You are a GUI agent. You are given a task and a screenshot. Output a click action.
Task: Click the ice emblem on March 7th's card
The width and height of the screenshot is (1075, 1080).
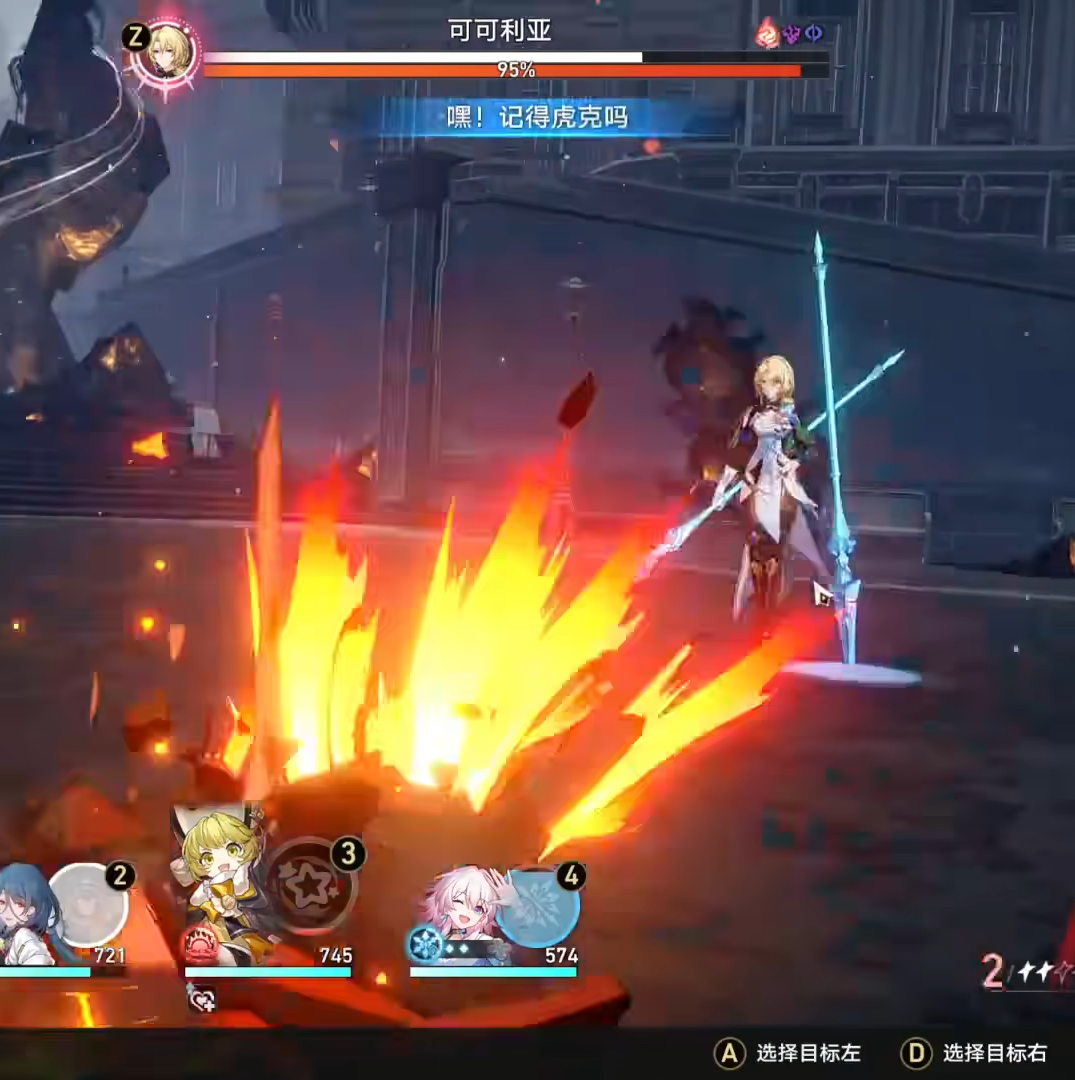[x=426, y=945]
